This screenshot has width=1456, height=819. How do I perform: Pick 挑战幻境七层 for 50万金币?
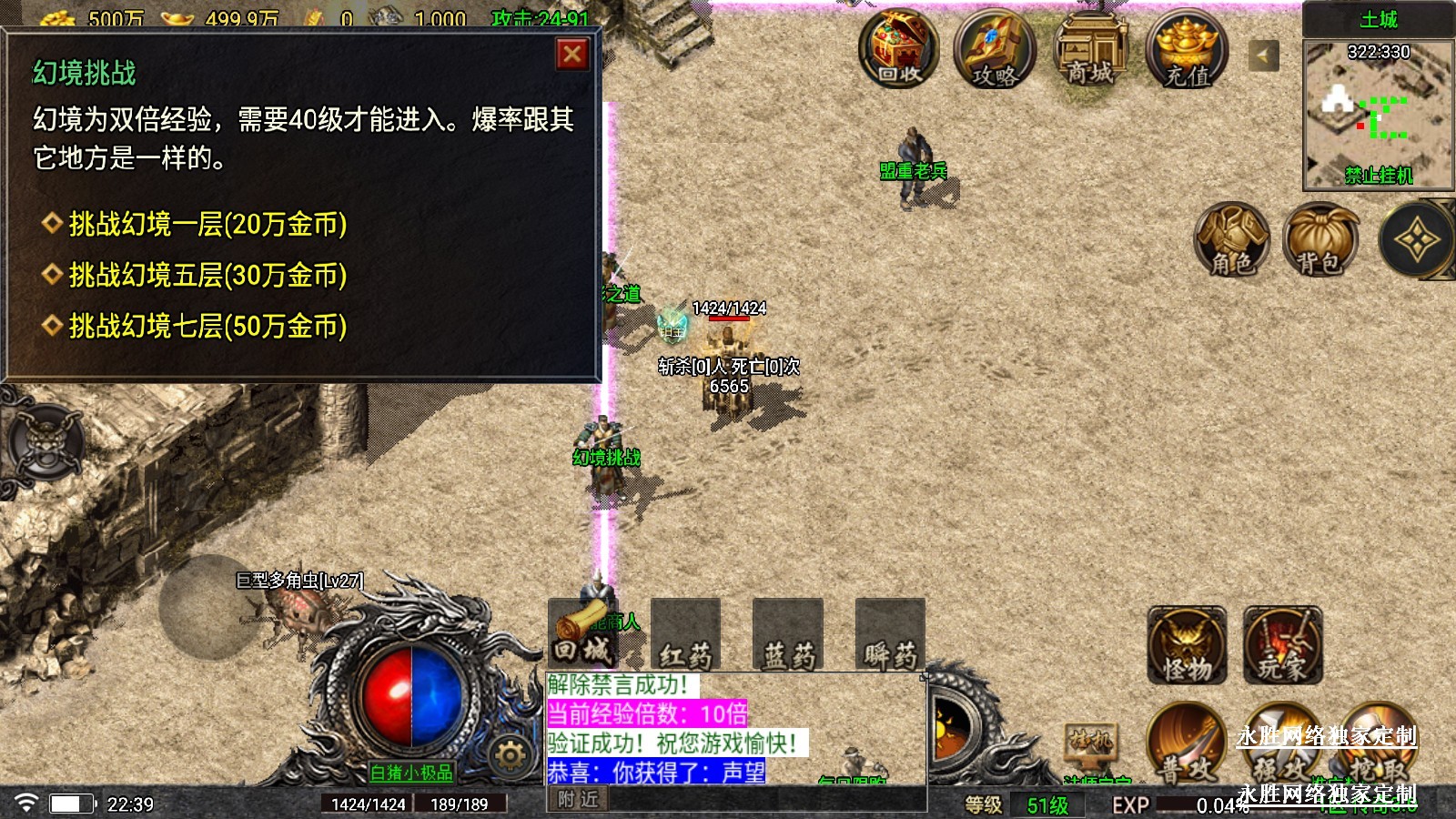[207, 326]
